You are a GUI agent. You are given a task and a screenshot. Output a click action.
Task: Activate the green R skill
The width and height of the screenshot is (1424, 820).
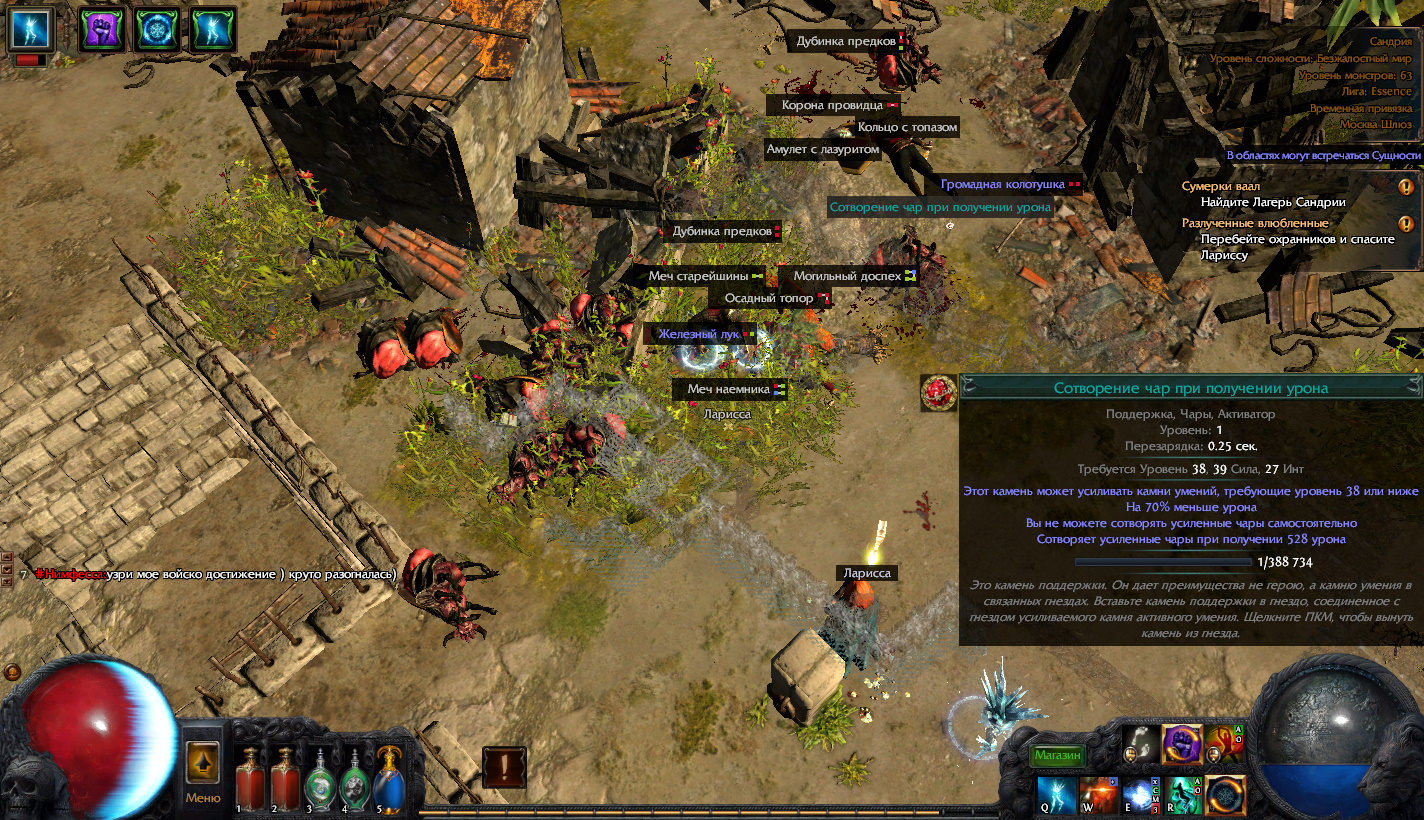1184,794
